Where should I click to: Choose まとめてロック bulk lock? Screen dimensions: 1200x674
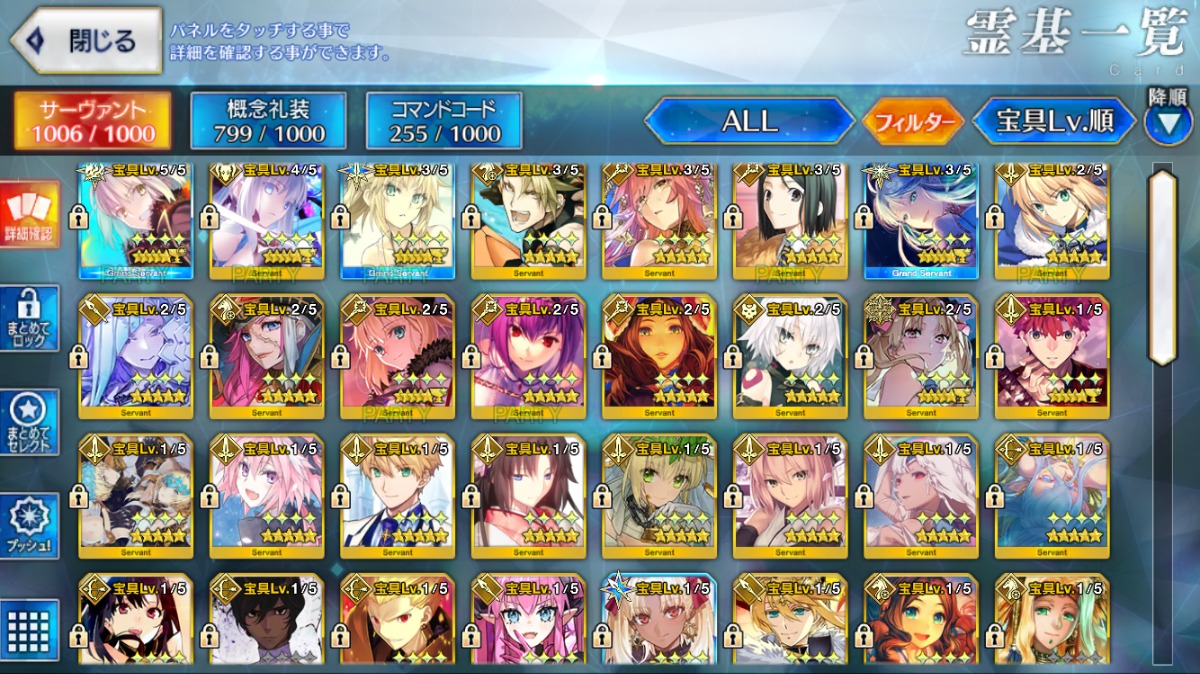coord(29,319)
